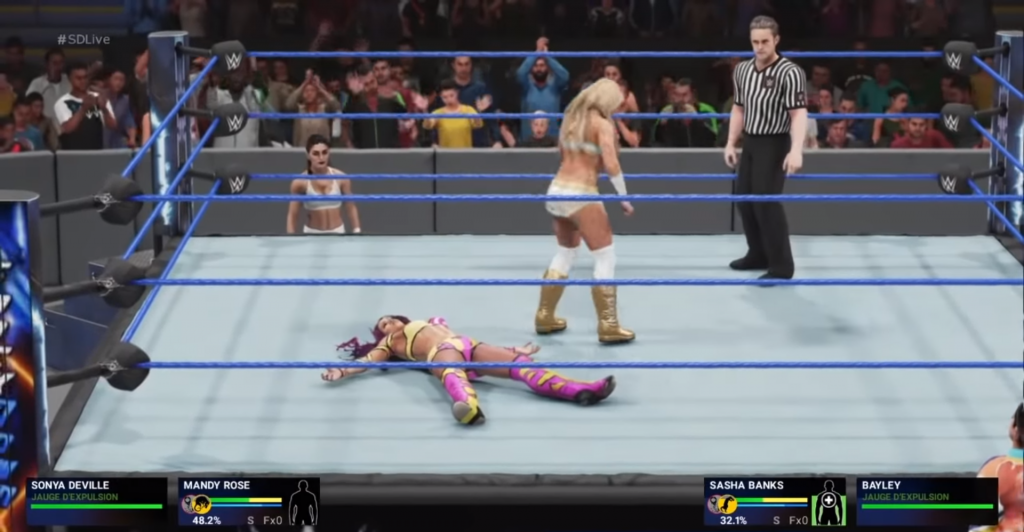Image resolution: width=1024 pixels, height=532 pixels.
Task: Select the Bayley partner panel
Action: 926,500
